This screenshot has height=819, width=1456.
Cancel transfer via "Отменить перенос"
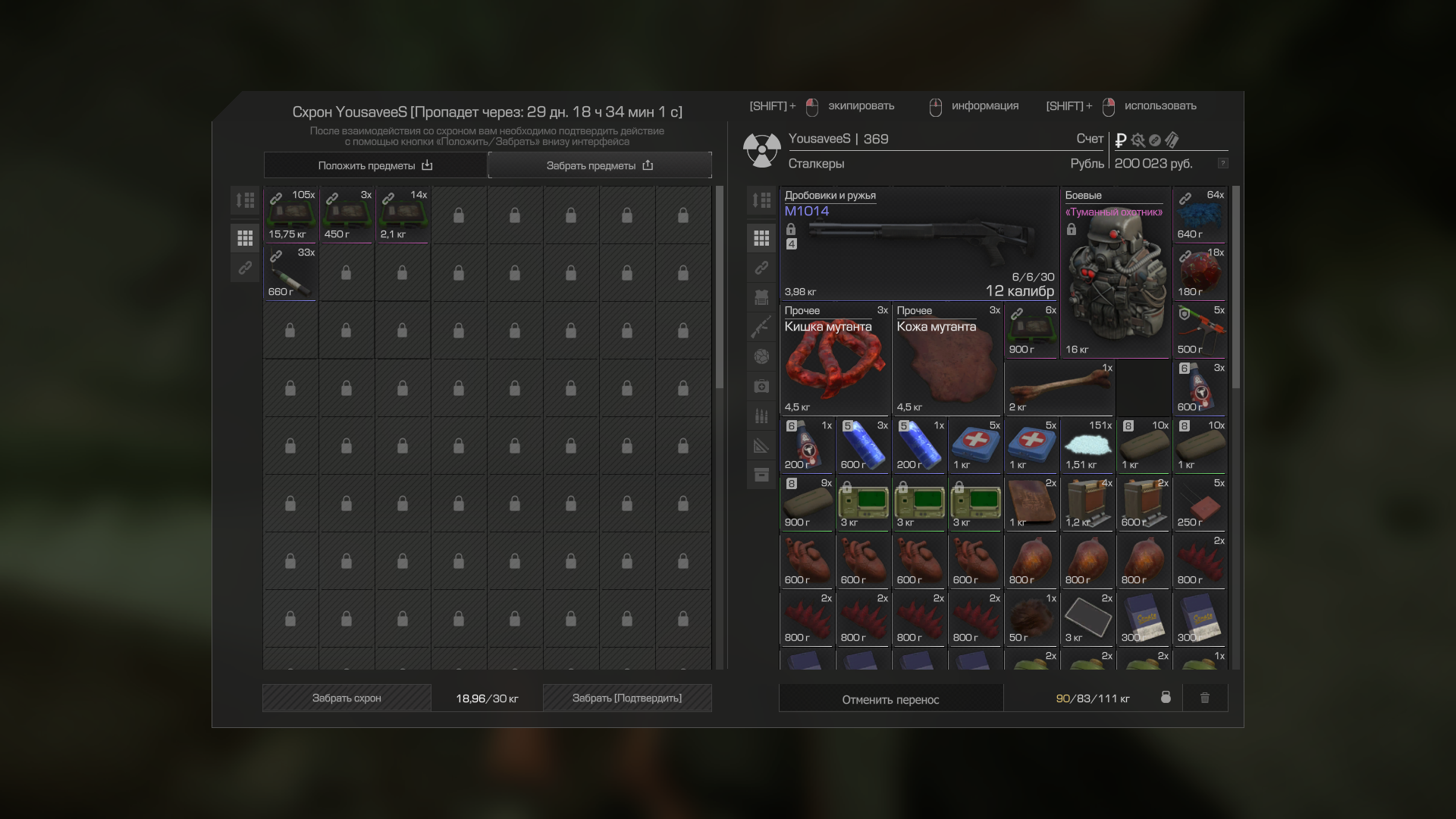(890, 699)
